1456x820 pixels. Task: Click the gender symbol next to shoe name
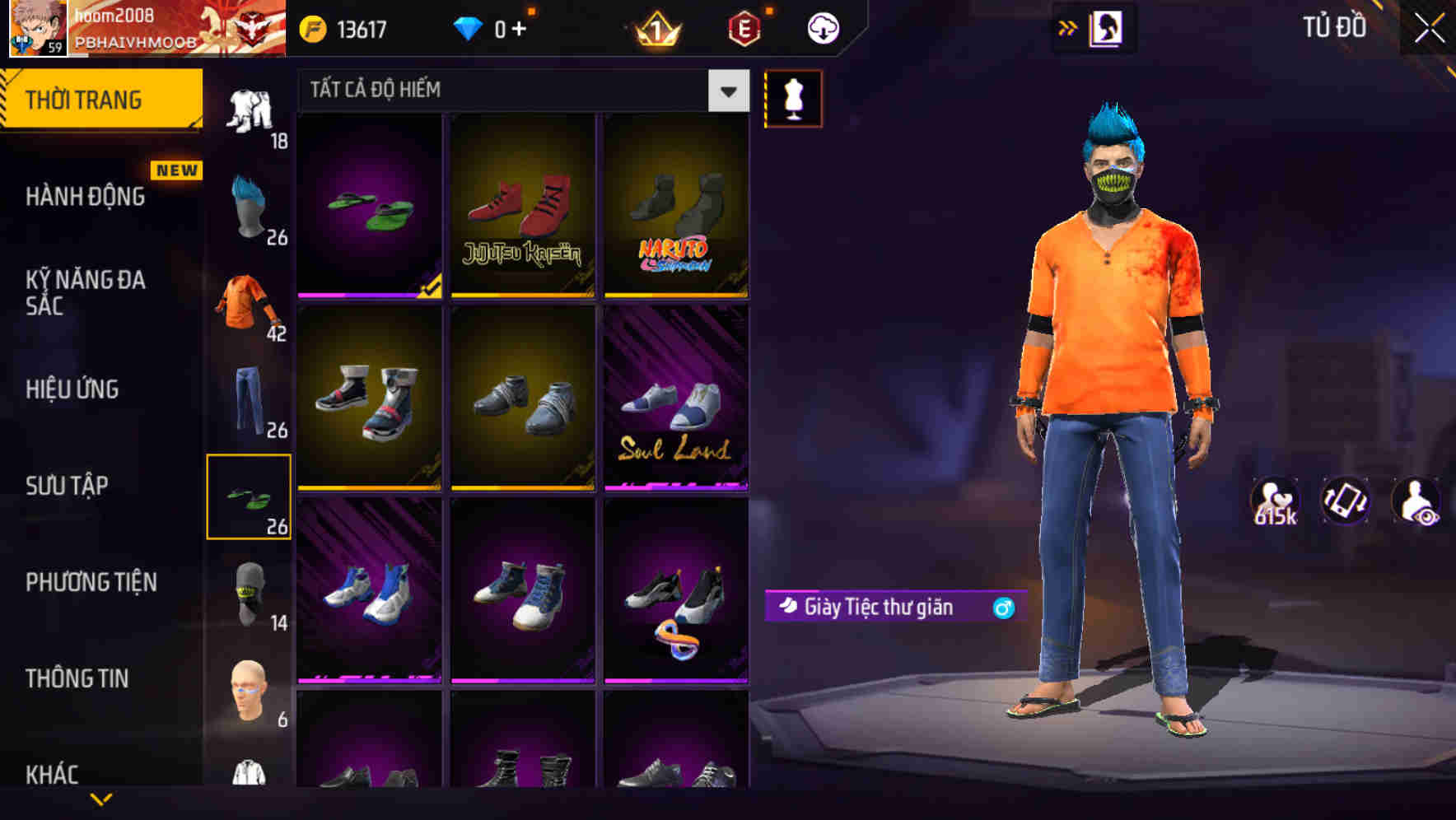(x=1002, y=608)
